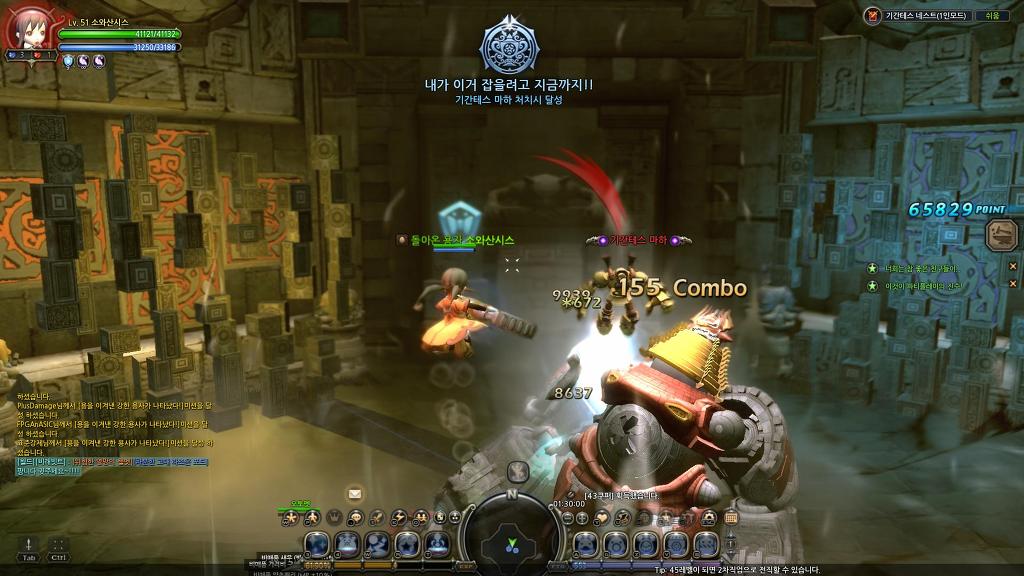The width and height of the screenshot is (1024, 576).
Task: Open the calendar icon beside the skill bar
Action: pos(731,517)
